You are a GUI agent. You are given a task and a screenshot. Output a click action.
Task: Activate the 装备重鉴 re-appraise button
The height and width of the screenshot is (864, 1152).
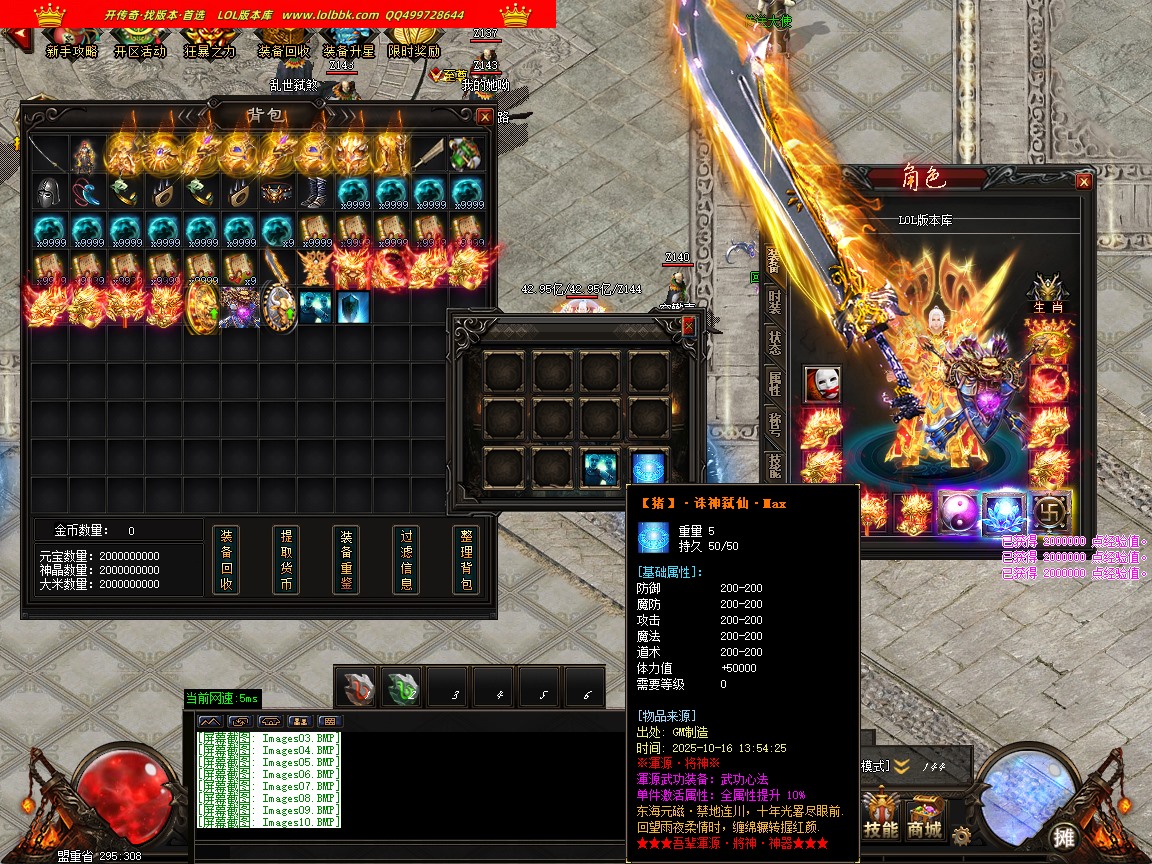[x=346, y=559]
